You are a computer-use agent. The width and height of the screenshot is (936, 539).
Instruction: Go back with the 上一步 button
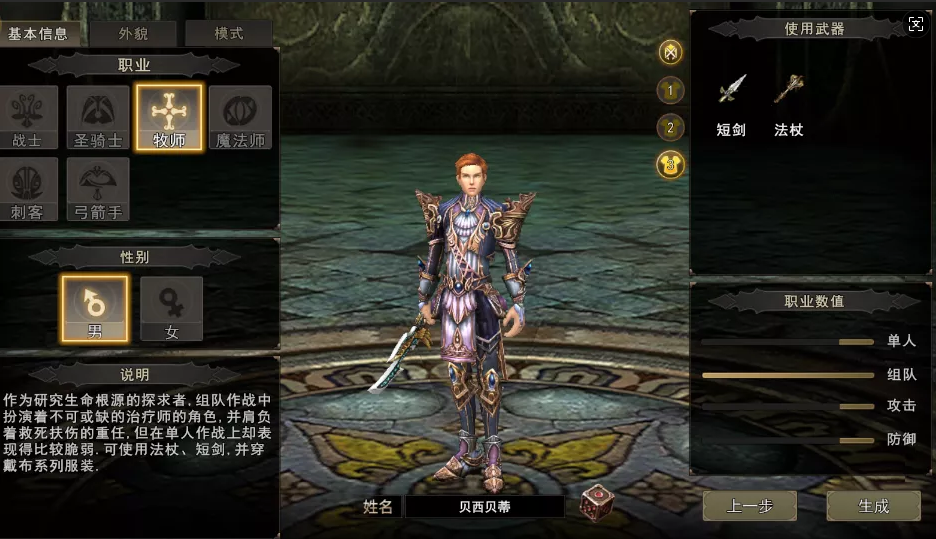tap(749, 506)
